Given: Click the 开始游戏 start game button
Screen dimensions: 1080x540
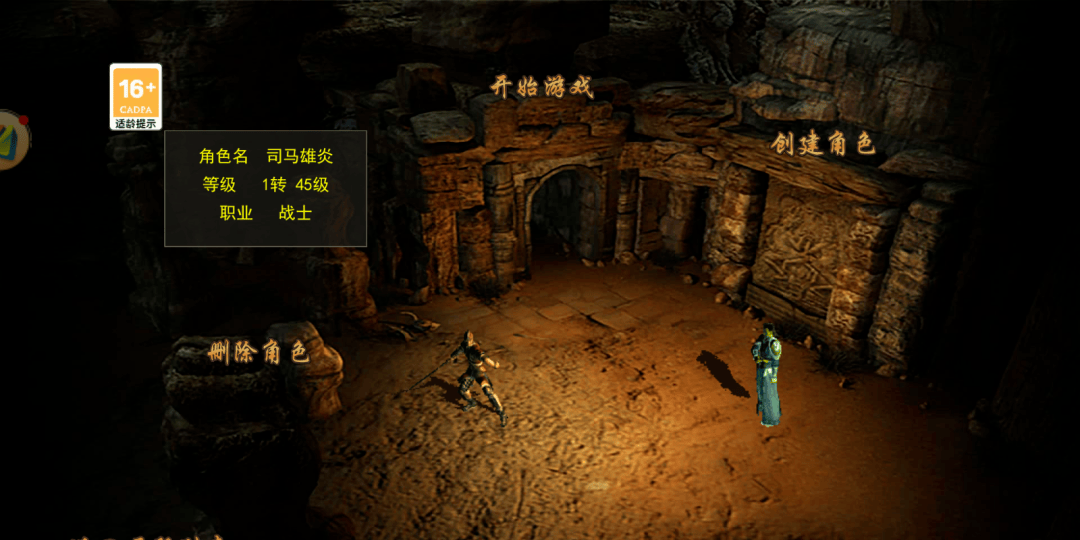Looking at the screenshot, I should 542,87.
